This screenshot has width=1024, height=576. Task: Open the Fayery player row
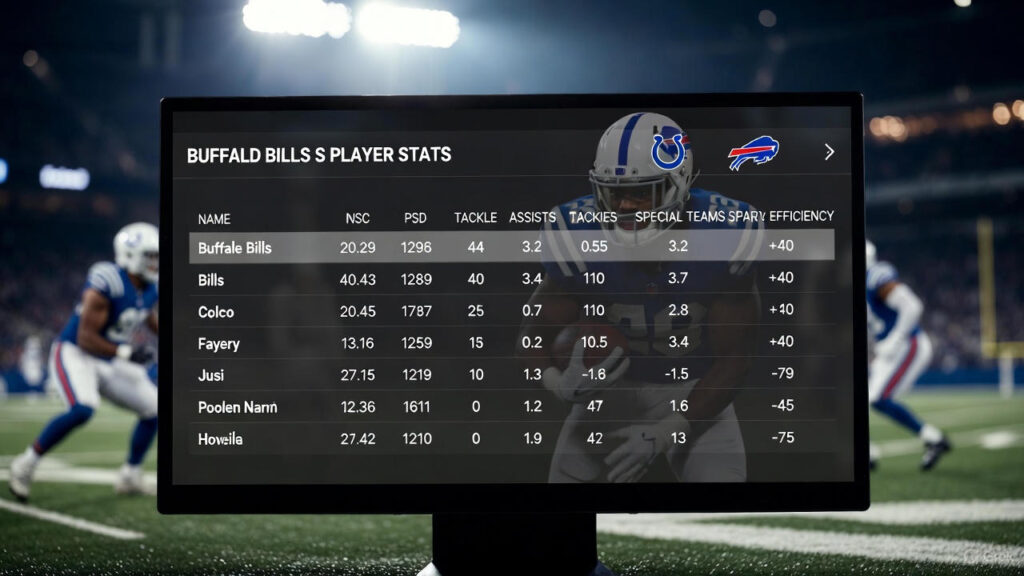[219, 344]
